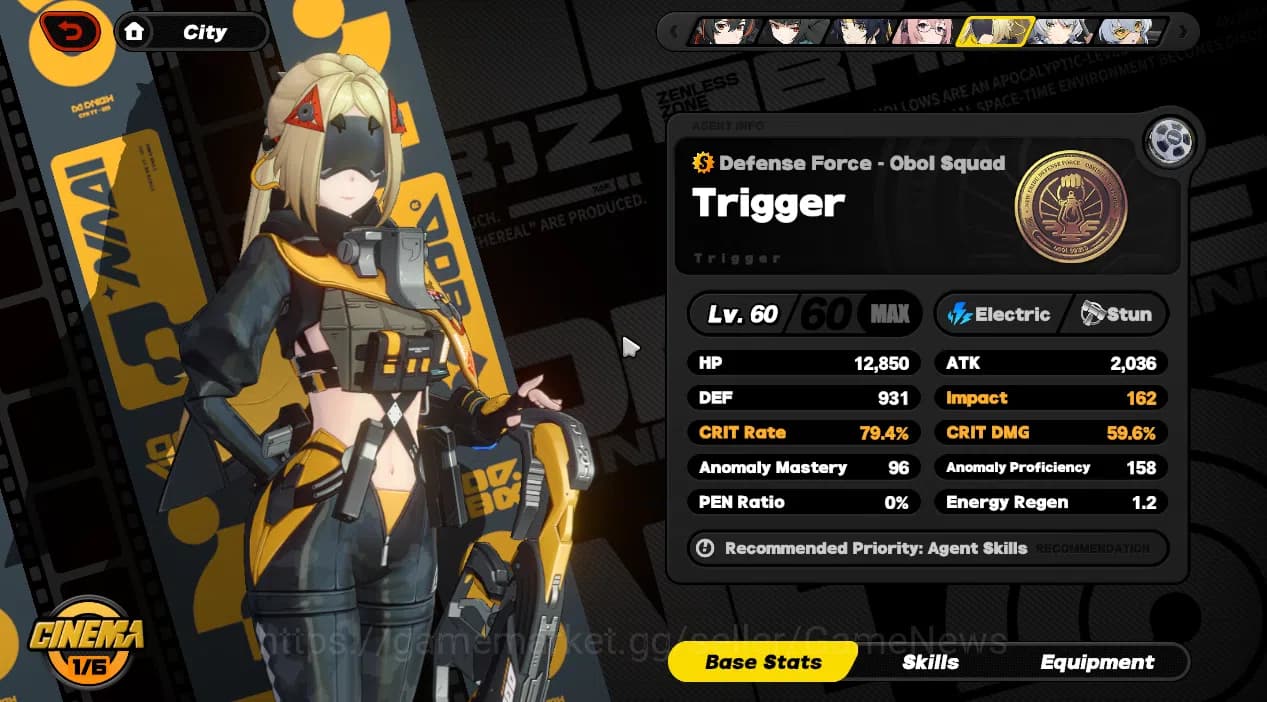The height and width of the screenshot is (702, 1267).
Task: Select the selected blonde Trigger portrait
Action: coord(993,32)
